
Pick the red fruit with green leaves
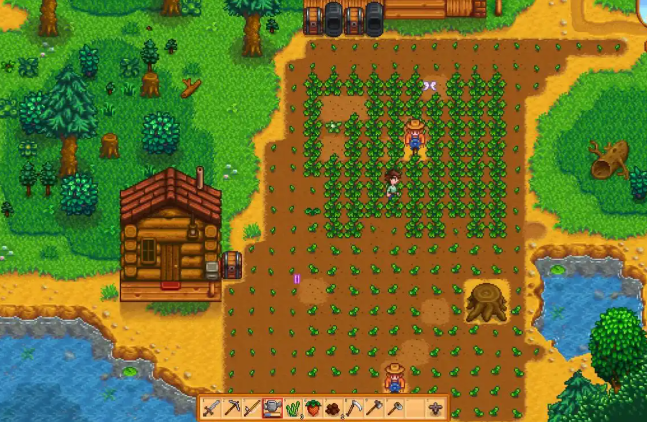[313, 409]
